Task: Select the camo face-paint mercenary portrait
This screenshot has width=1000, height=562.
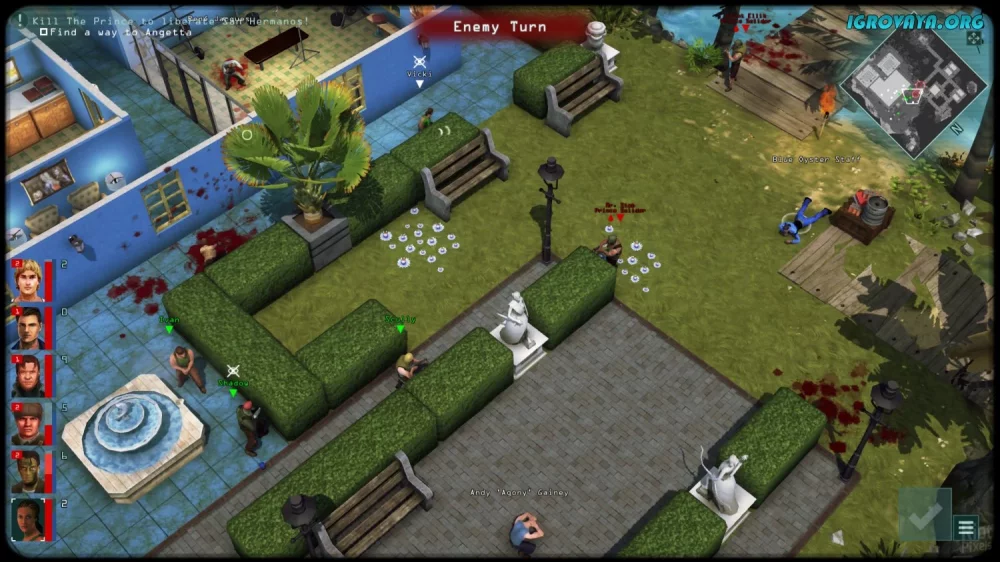Action: [x=27, y=470]
